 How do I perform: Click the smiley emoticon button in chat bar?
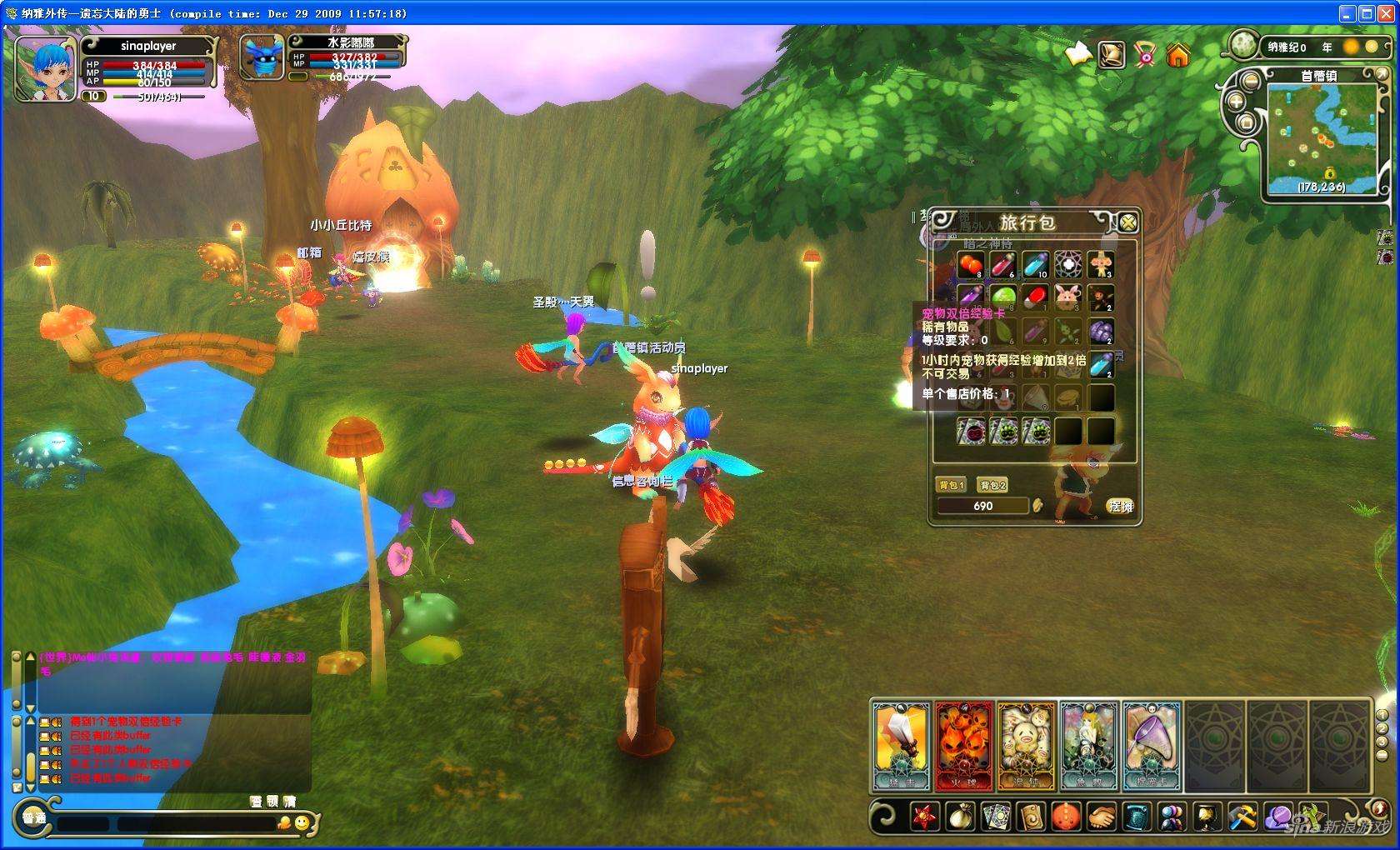(x=302, y=823)
